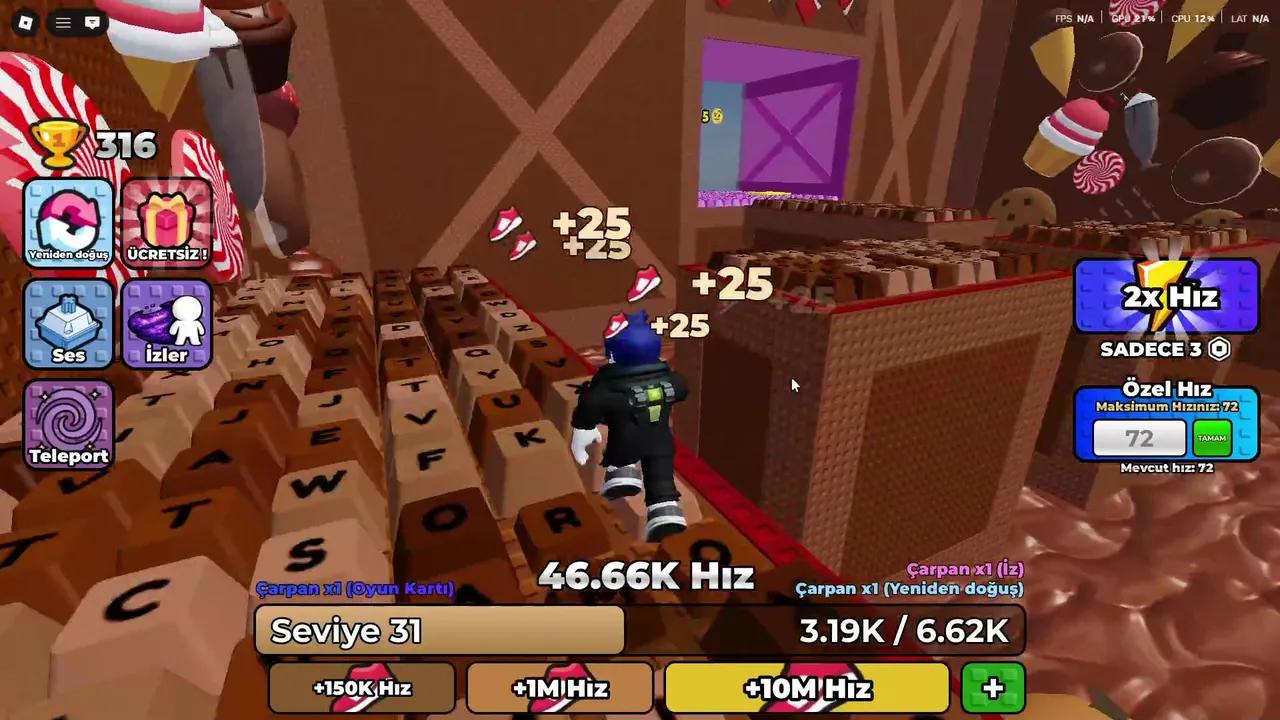This screenshot has width=1280, height=720.
Task: Buy the +150K Hız upgrade
Action: tap(362, 688)
